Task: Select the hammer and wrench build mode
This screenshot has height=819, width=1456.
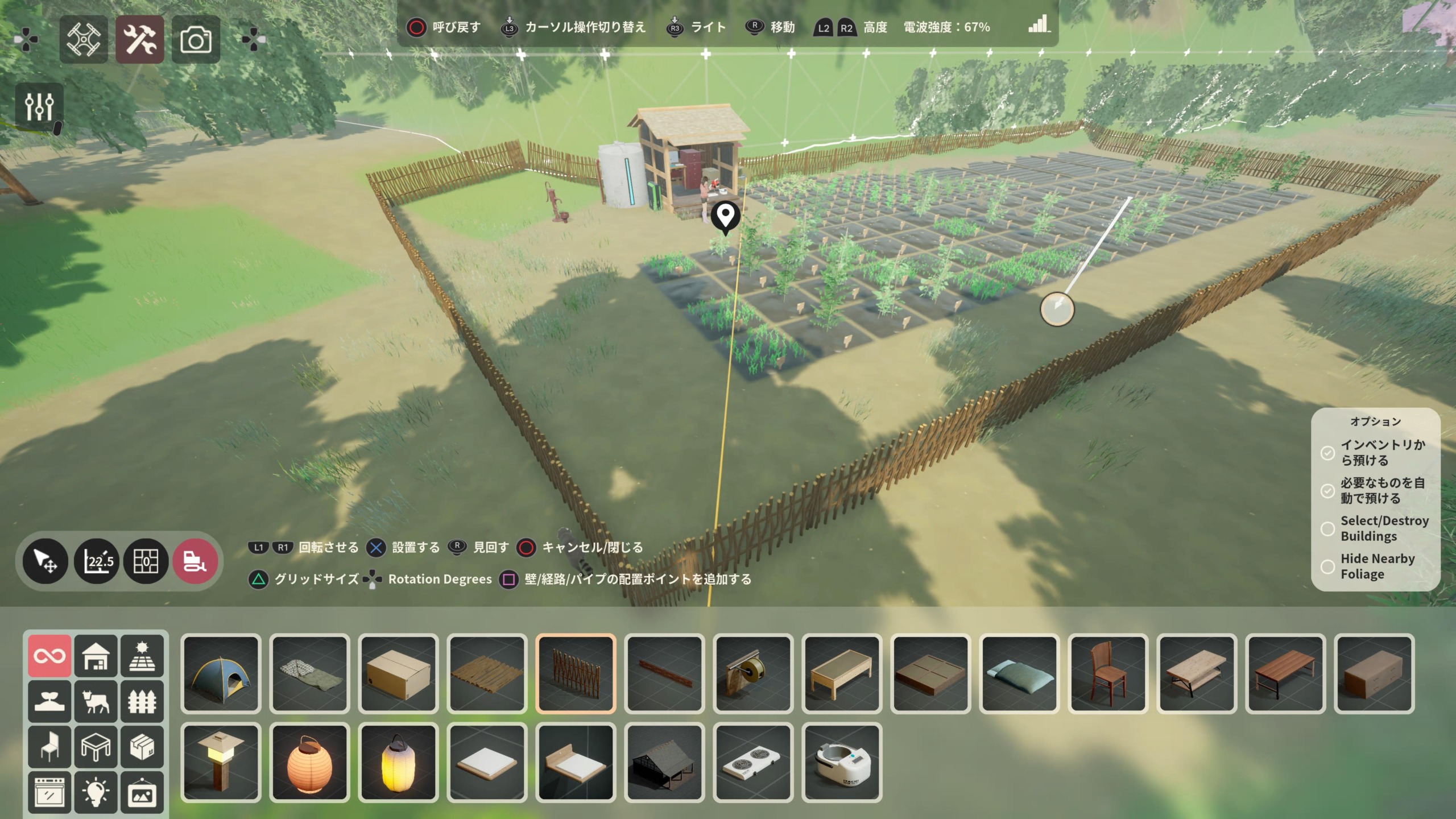Action: point(140,39)
